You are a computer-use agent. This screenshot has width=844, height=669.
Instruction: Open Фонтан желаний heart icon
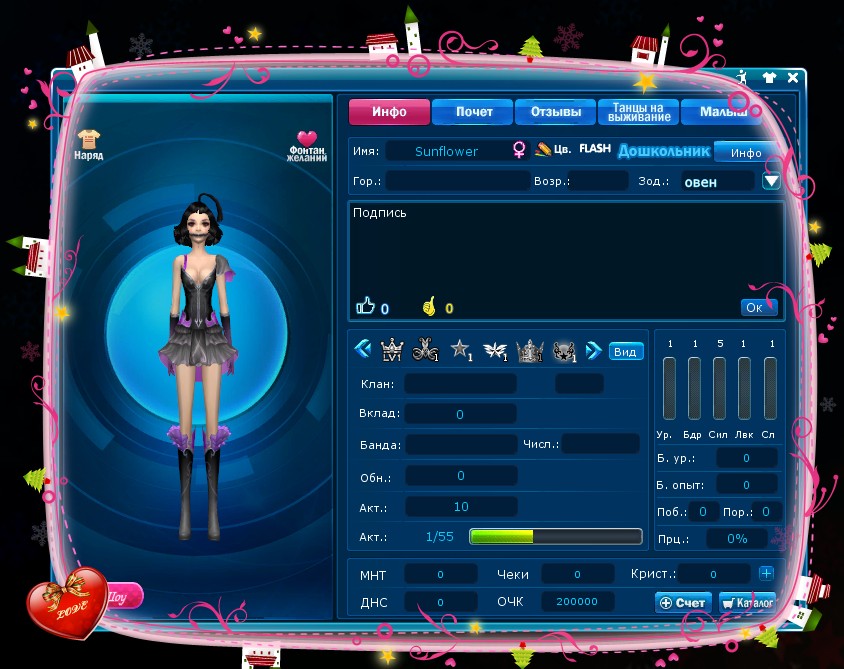pos(307,143)
